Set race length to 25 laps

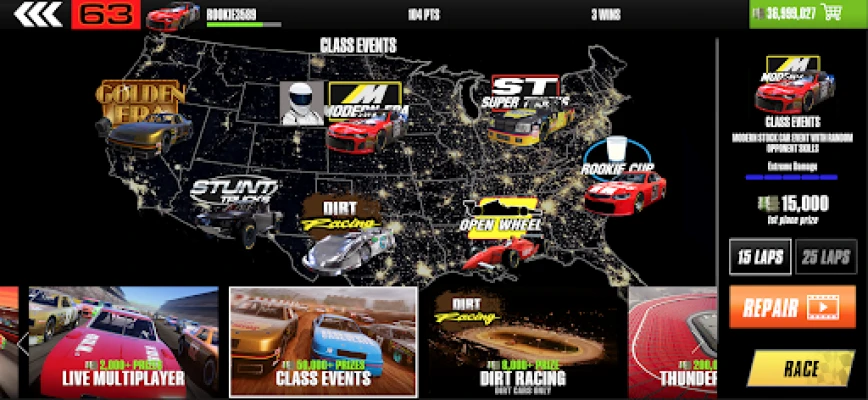(x=825, y=257)
